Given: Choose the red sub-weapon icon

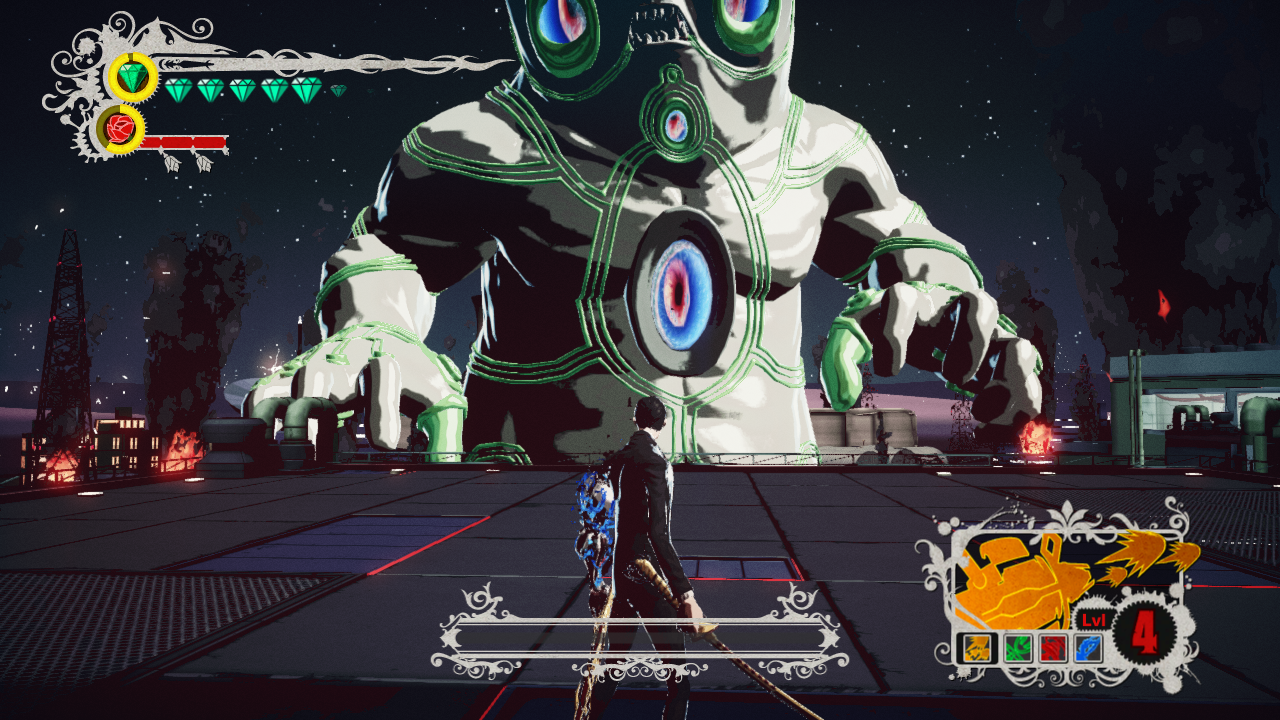Looking at the screenshot, I should [x=1051, y=648].
